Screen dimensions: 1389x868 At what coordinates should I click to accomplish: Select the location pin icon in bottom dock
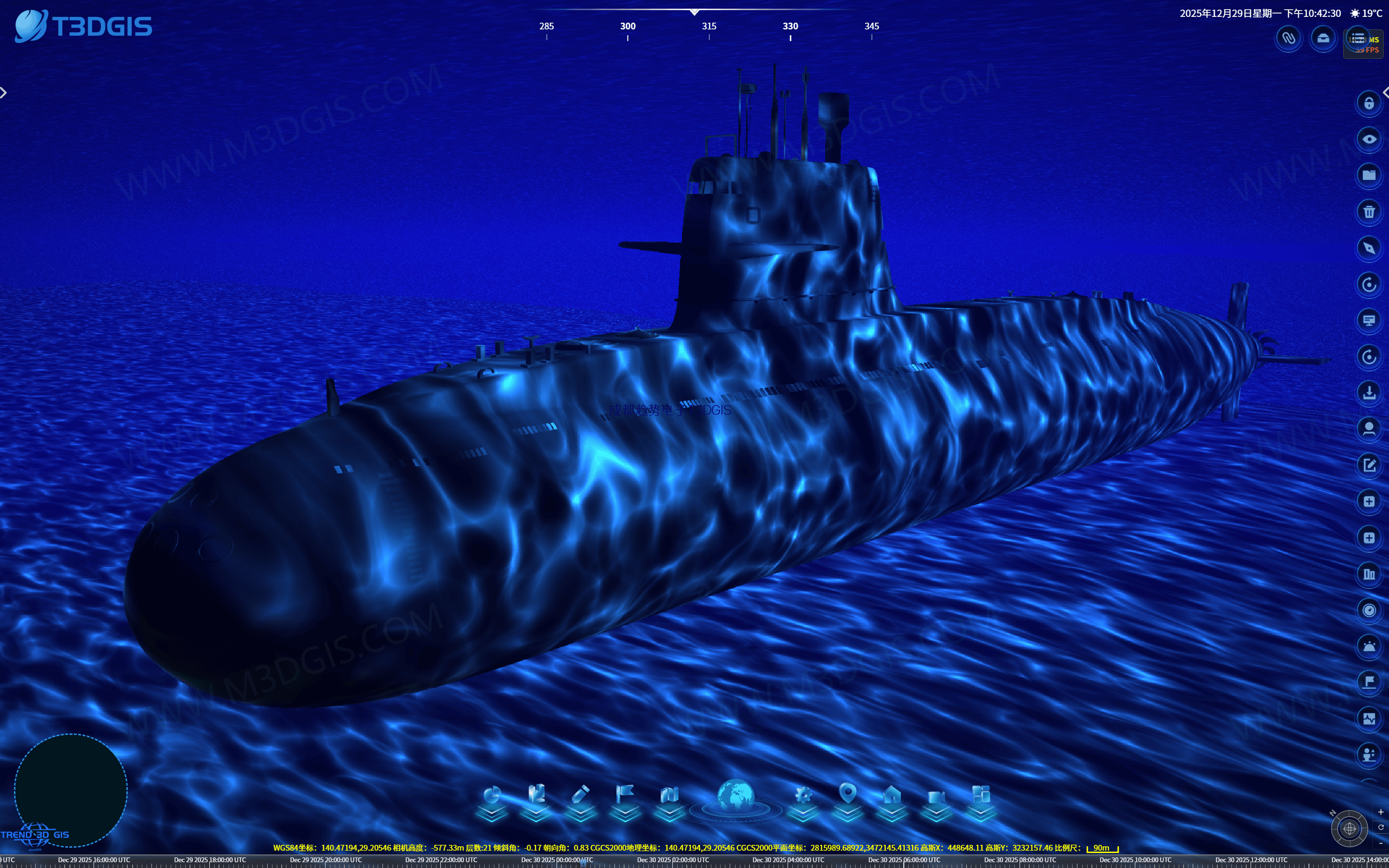[x=848, y=794]
